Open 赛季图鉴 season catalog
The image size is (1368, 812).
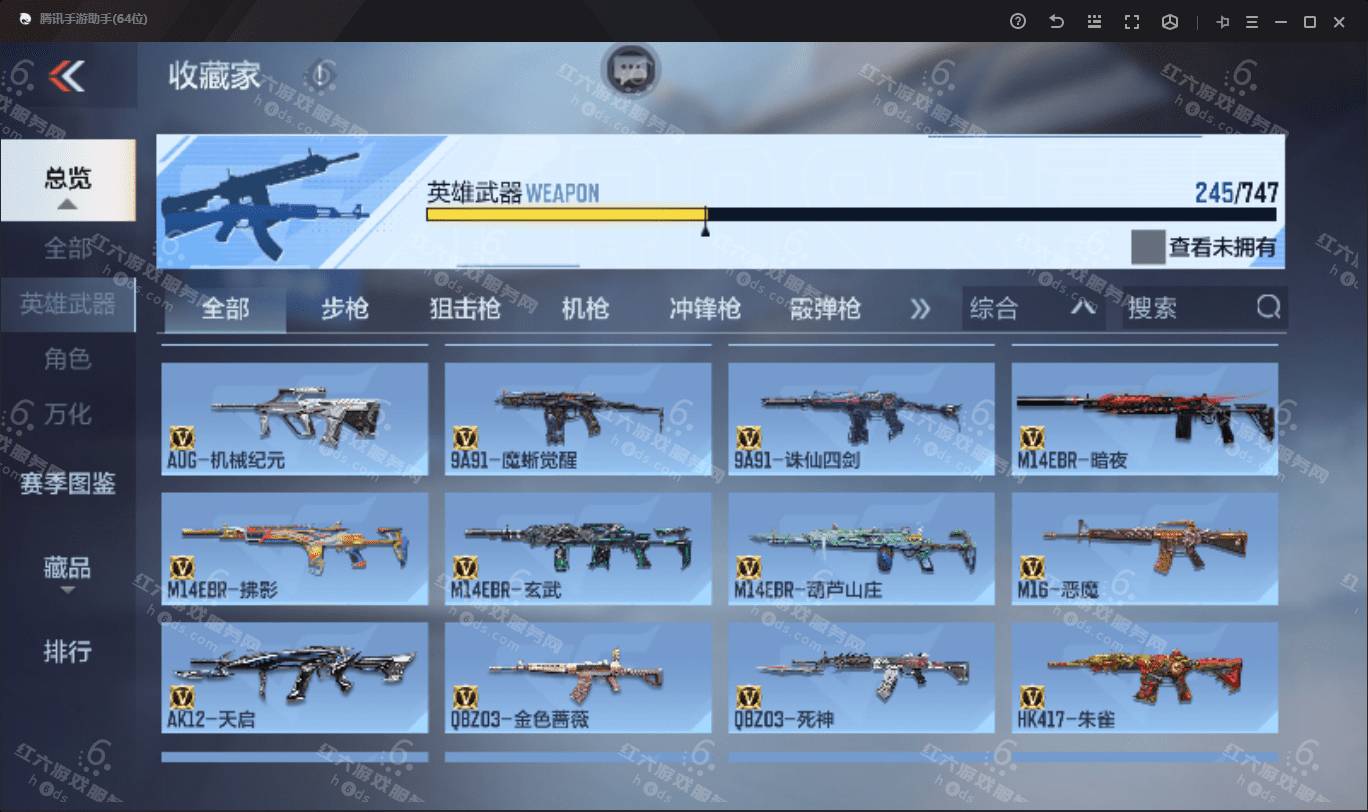pyautogui.click(x=68, y=484)
